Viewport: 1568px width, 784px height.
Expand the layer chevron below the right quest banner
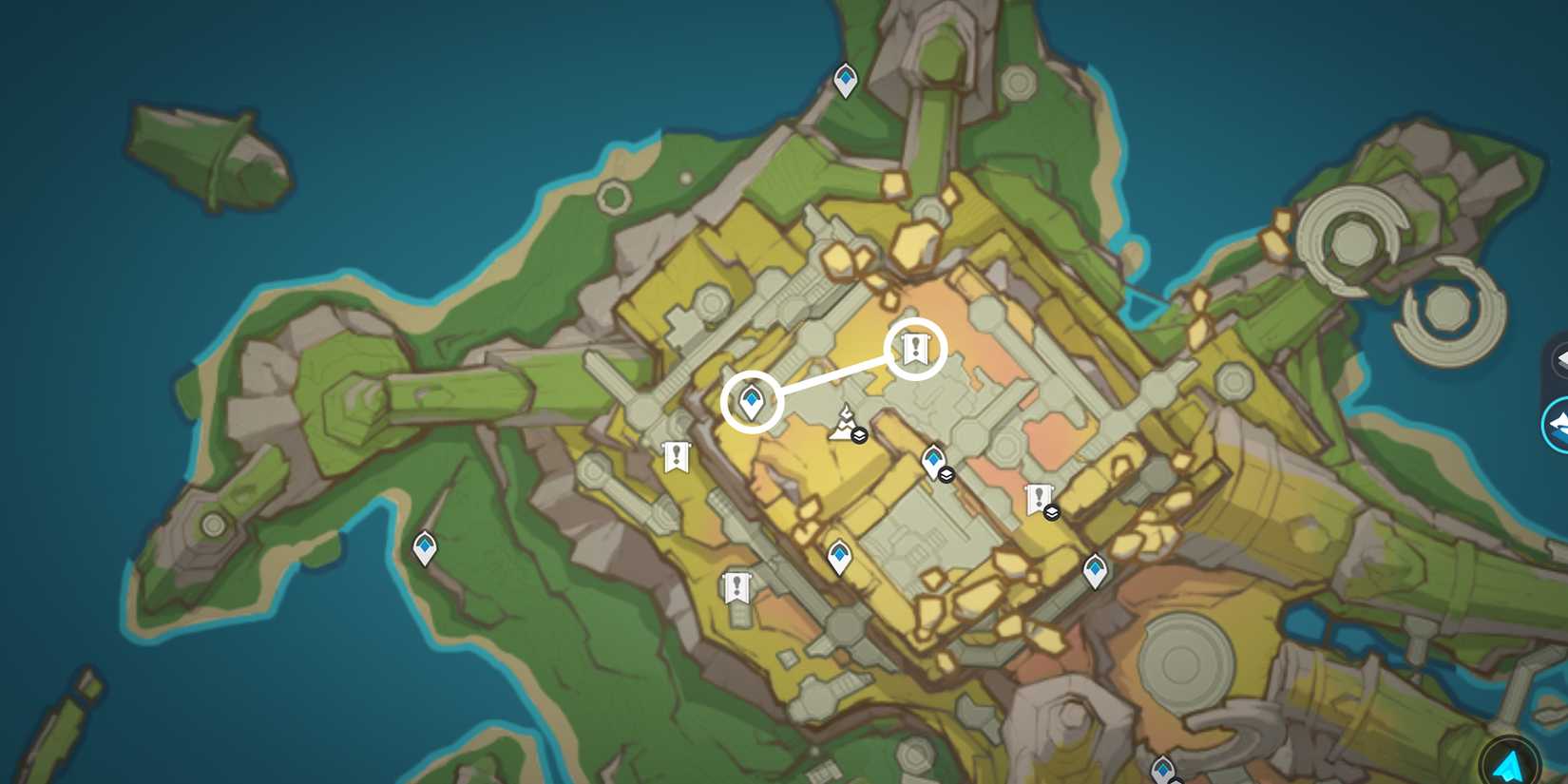click(x=1053, y=510)
